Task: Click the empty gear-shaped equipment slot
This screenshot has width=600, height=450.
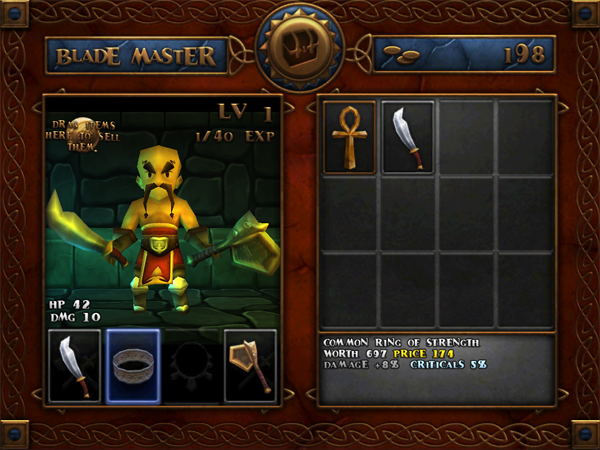Action: pyautogui.click(x=192, y=366)
